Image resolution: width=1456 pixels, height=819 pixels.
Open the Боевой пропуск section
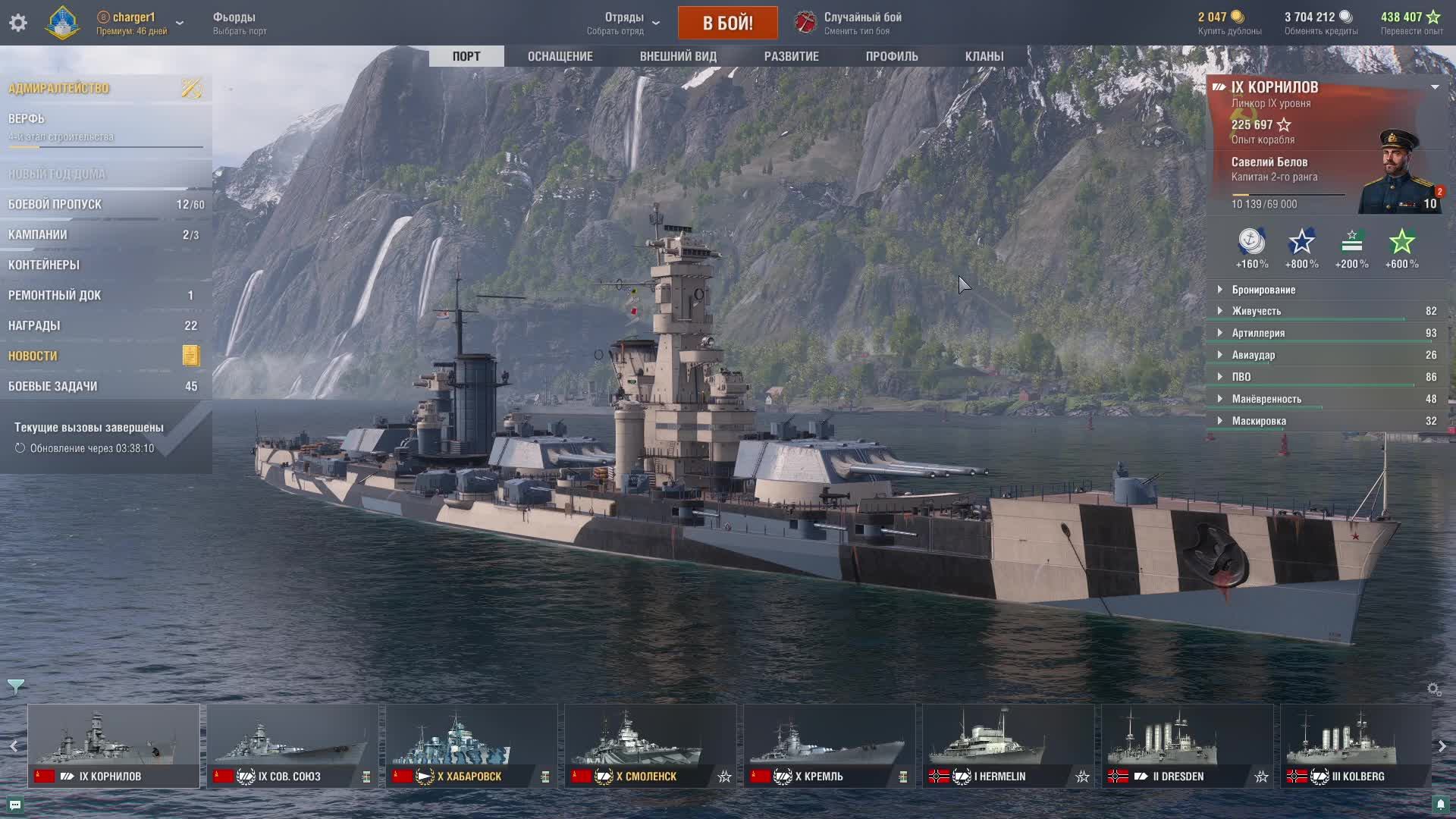click(55, 204)
